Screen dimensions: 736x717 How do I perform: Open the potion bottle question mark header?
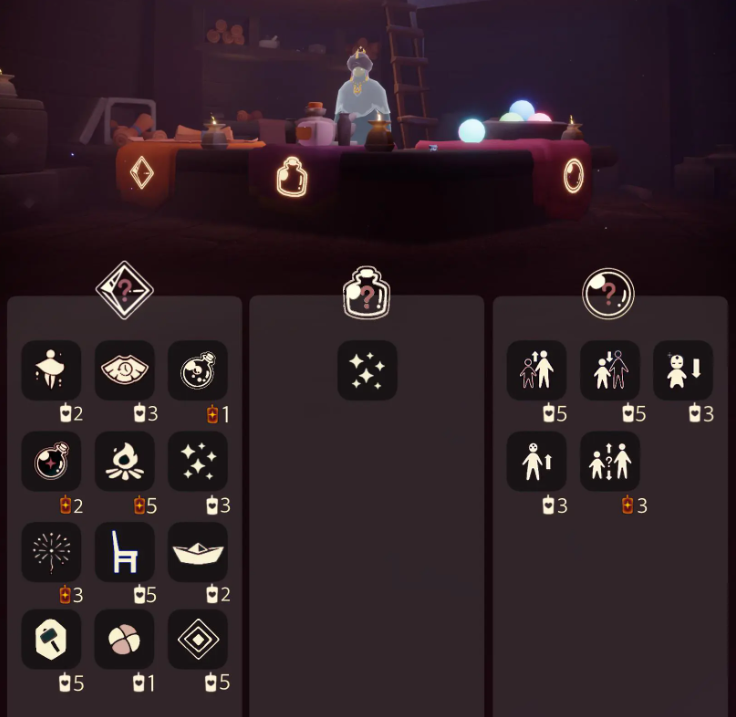coord(367,293)
